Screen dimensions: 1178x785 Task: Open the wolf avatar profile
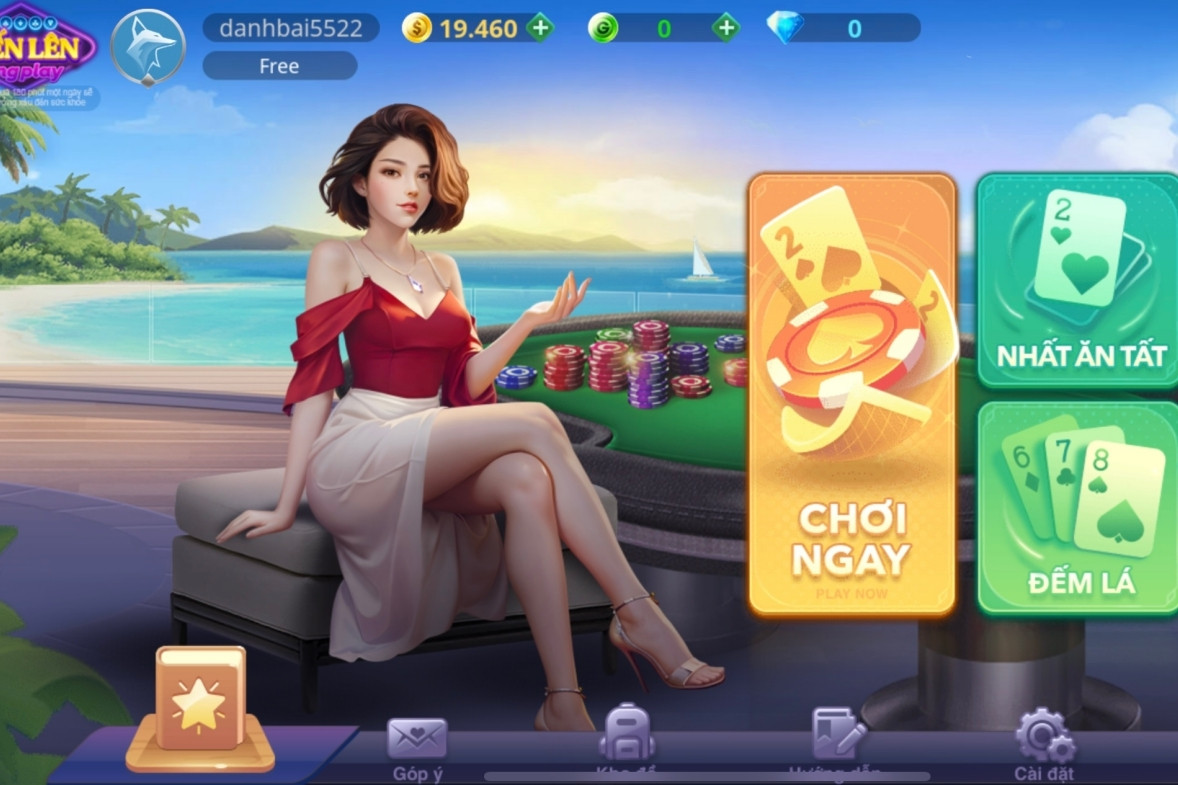[x=148, y=47]
